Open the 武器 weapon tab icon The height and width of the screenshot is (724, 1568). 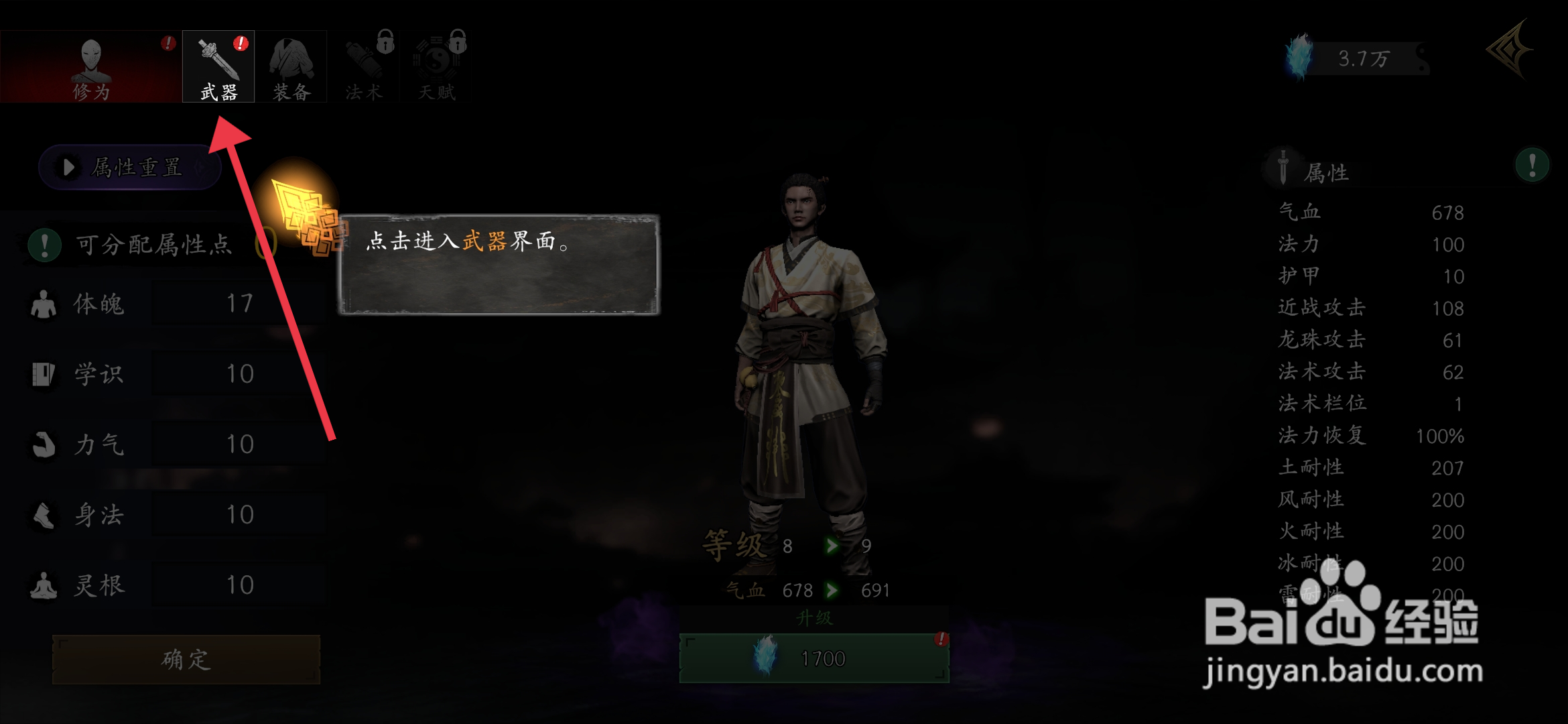[x=218, y=60]
